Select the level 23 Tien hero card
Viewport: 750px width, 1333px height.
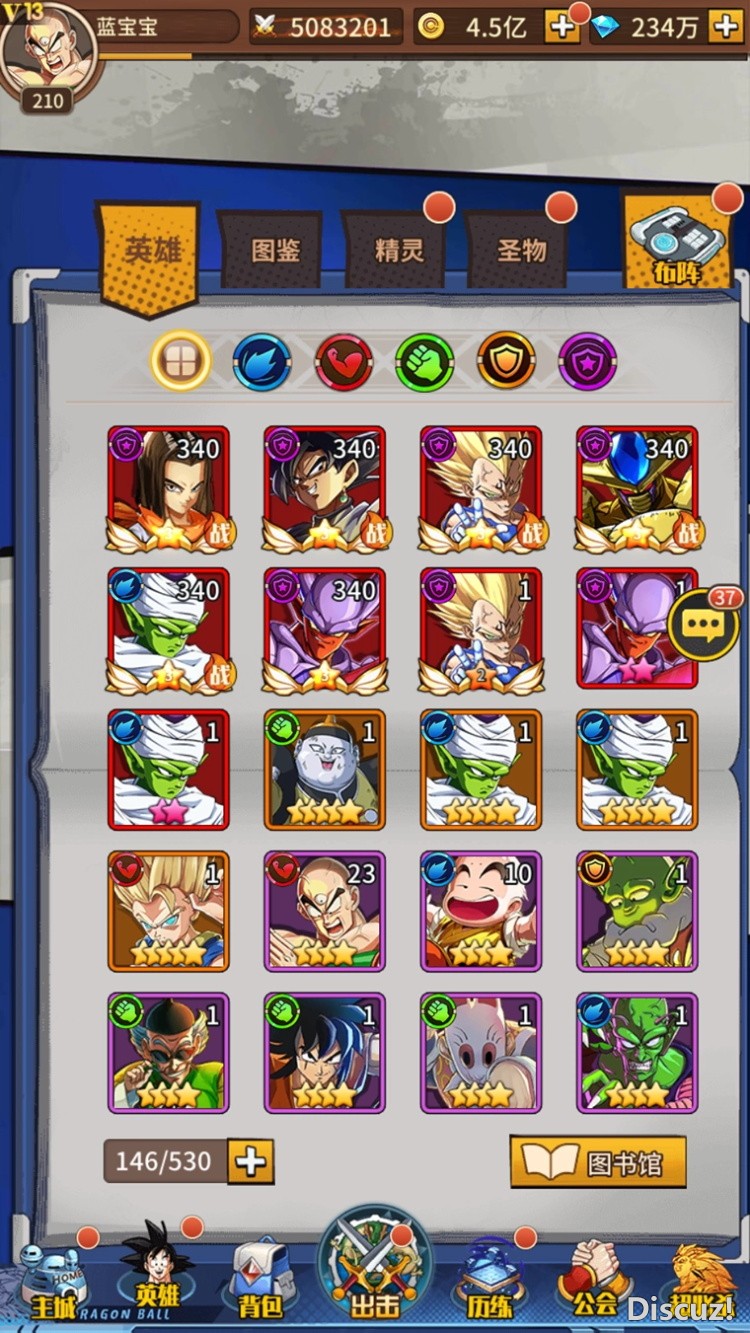pos(323,912)
